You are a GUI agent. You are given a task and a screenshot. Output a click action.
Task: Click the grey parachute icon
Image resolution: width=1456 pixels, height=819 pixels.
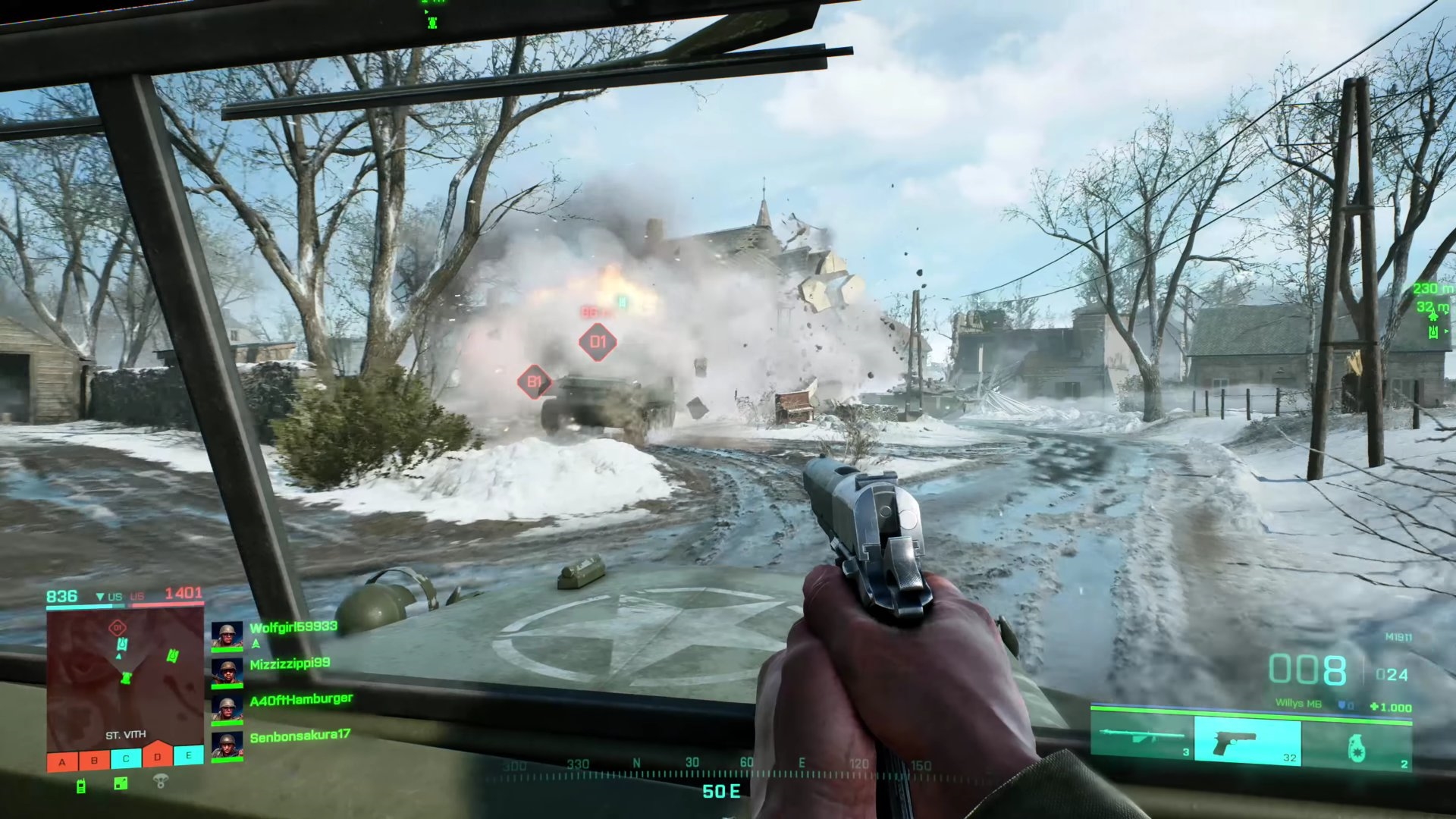(160, 780)
